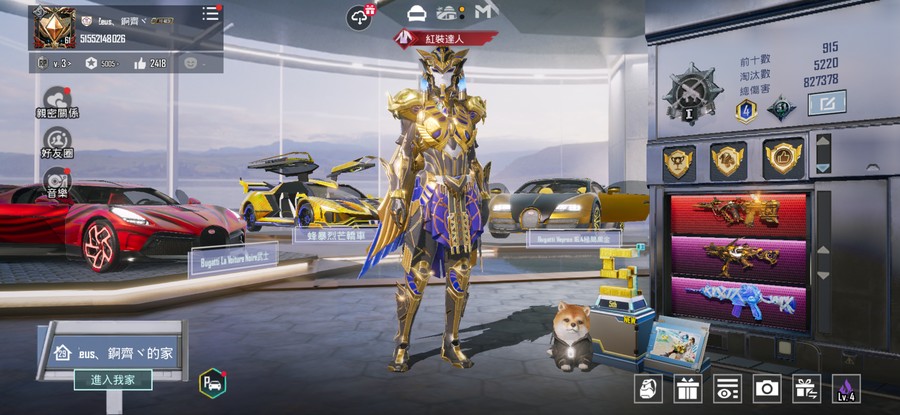Click the Lv.4 purple flame icon

click(846, 388)
